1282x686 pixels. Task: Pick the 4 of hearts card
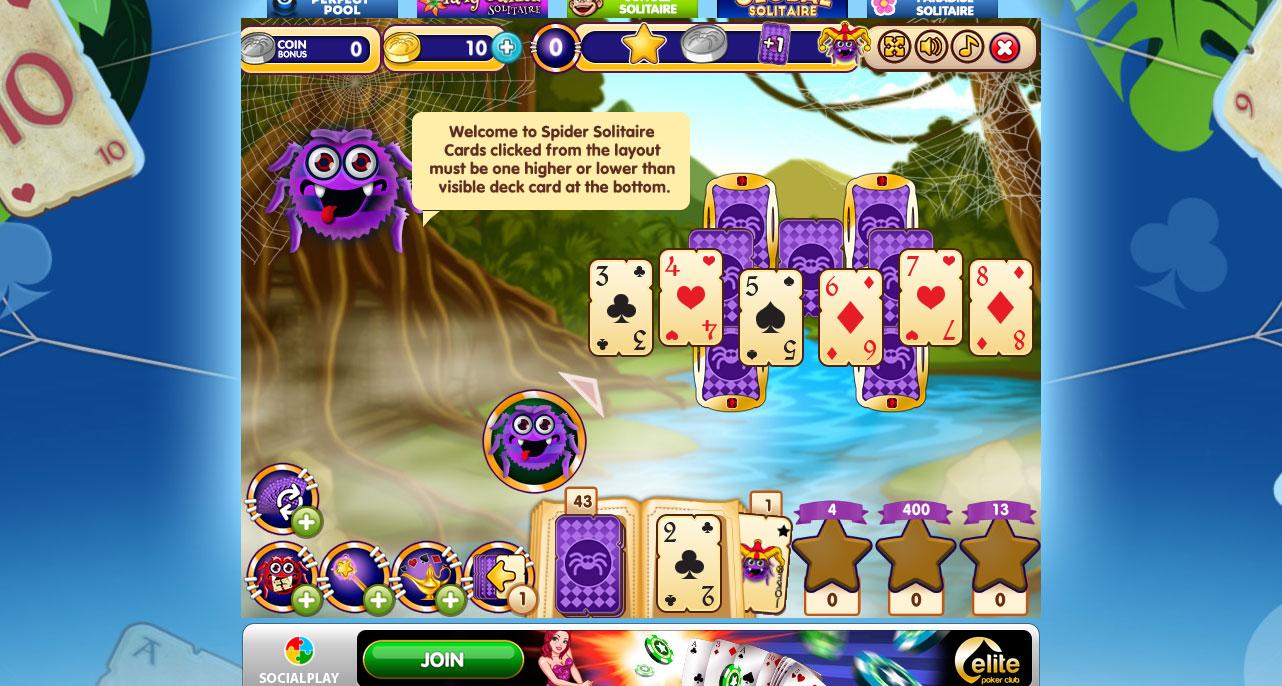coord(690,297)
